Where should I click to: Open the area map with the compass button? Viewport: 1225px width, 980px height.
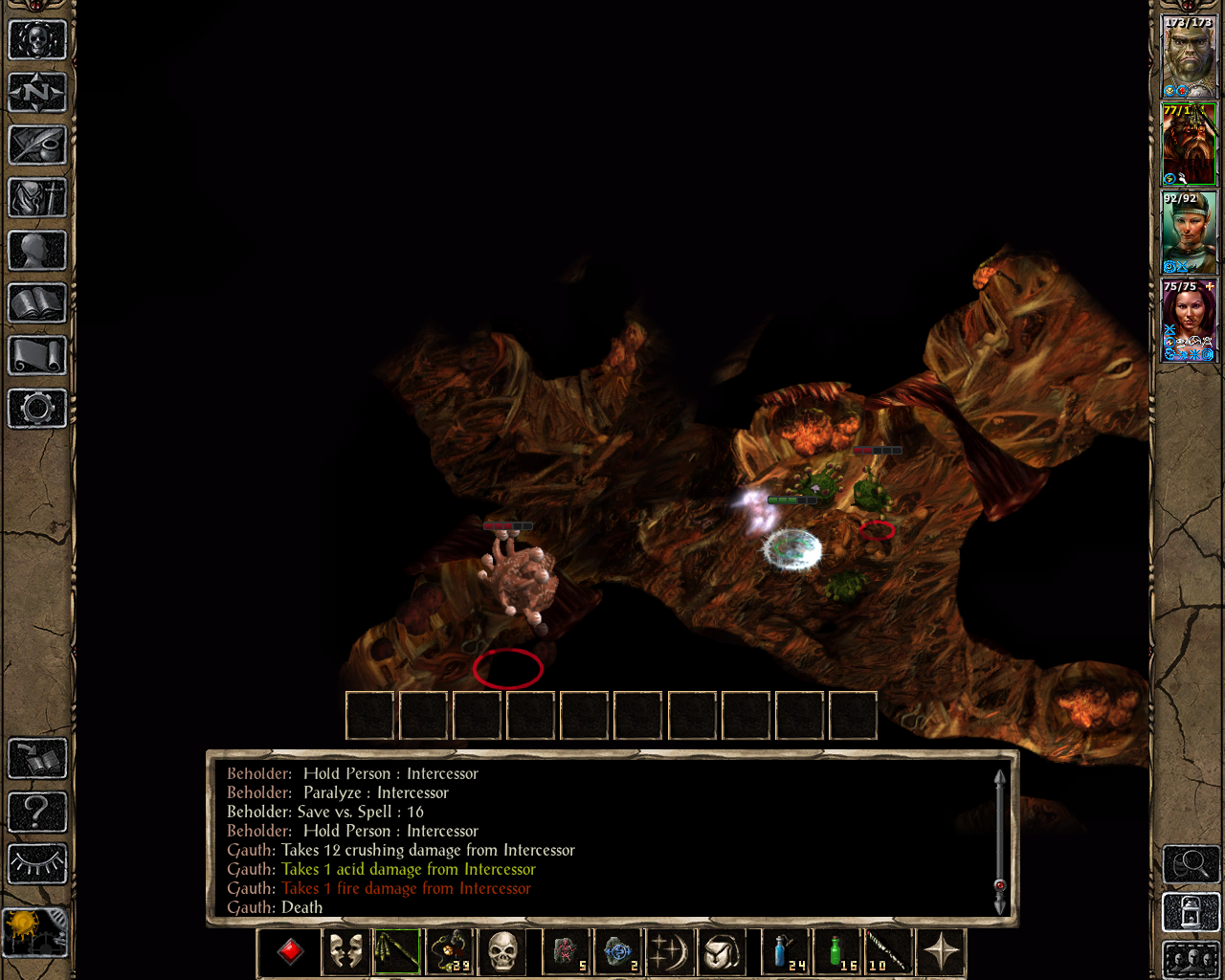pyautogui.click(x=37, y=93)
